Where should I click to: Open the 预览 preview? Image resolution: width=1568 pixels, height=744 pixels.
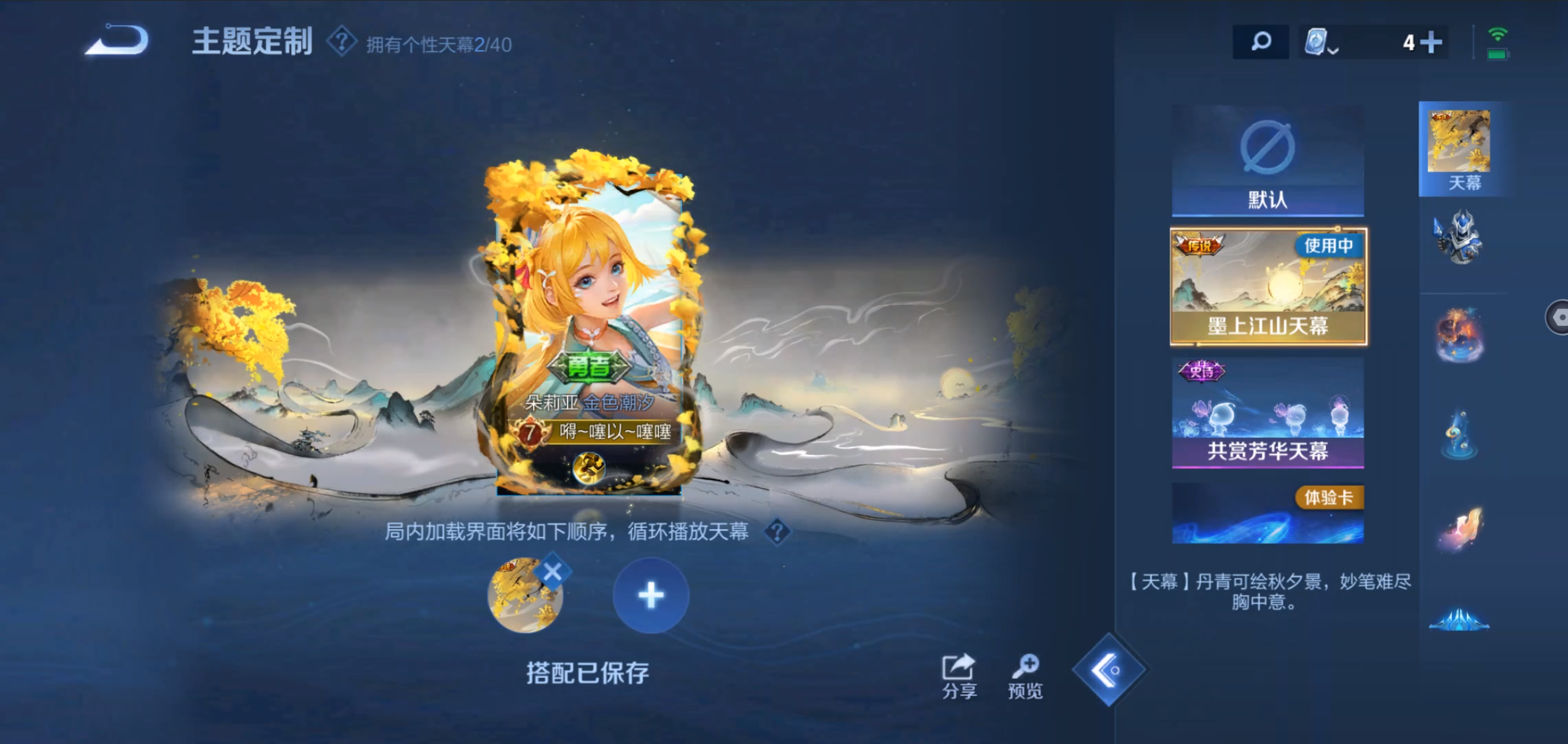[1025, 677]
